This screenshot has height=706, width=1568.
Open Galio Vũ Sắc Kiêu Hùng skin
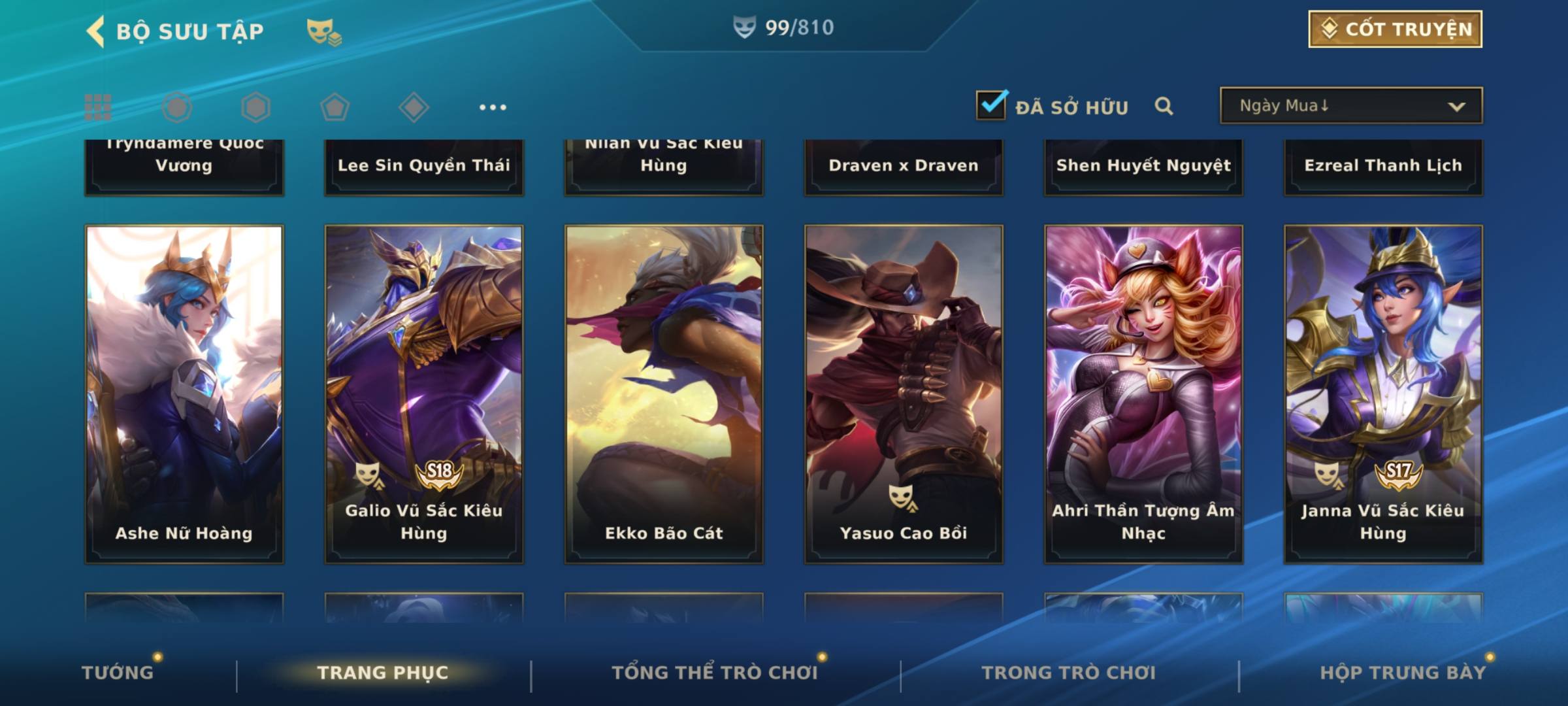tap(424, 394)
